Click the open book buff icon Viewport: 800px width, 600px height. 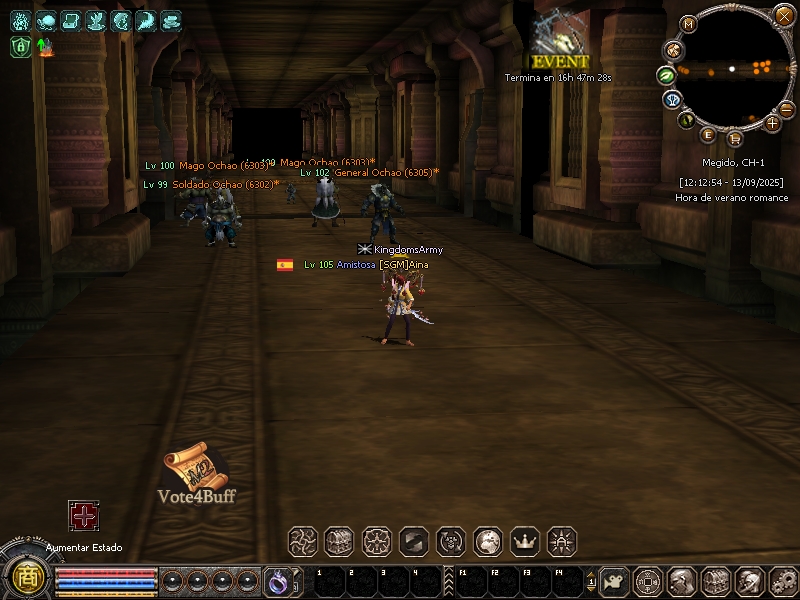71,20
